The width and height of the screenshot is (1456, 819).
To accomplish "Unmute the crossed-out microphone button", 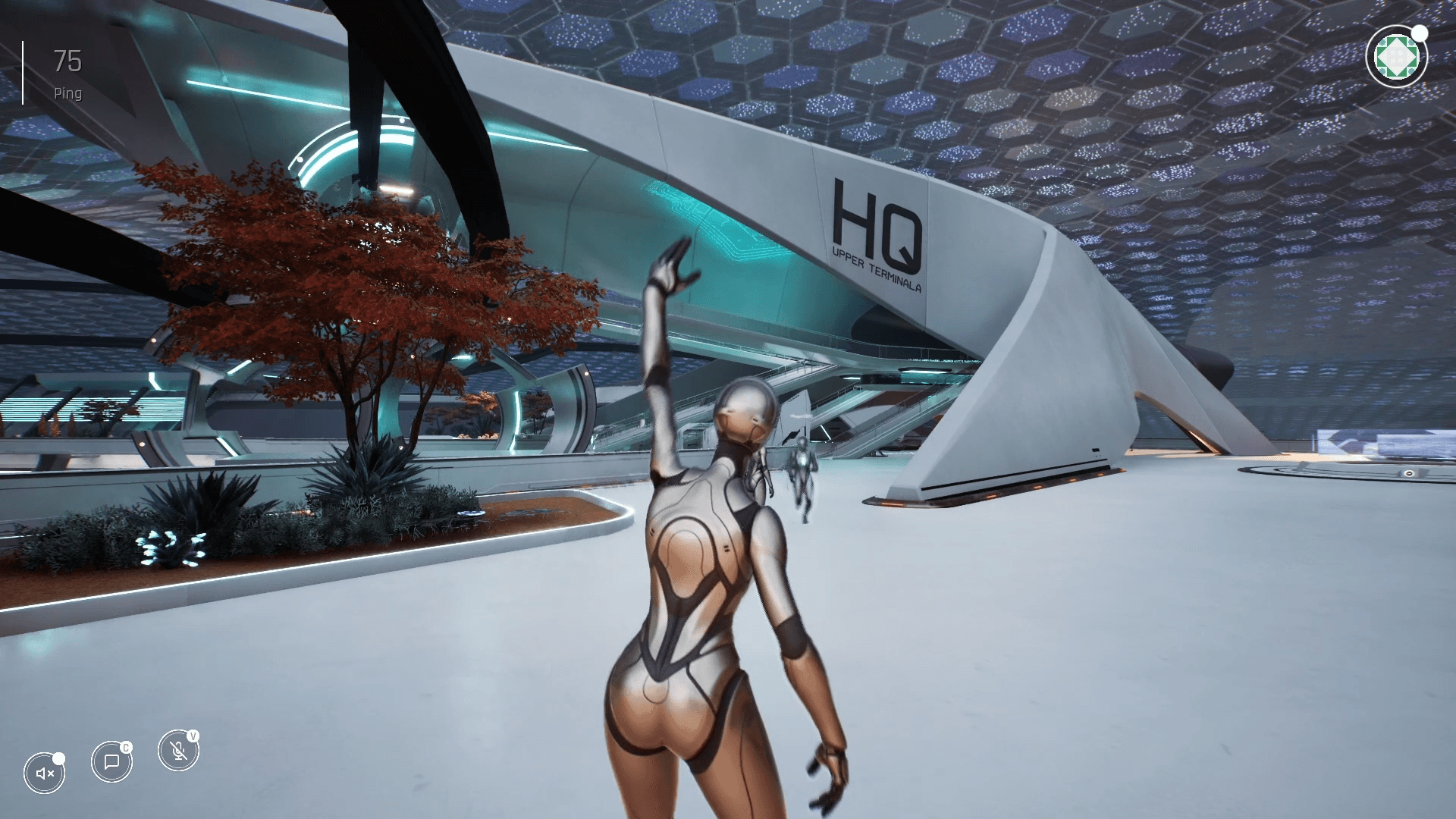I will tap(178, 751).
